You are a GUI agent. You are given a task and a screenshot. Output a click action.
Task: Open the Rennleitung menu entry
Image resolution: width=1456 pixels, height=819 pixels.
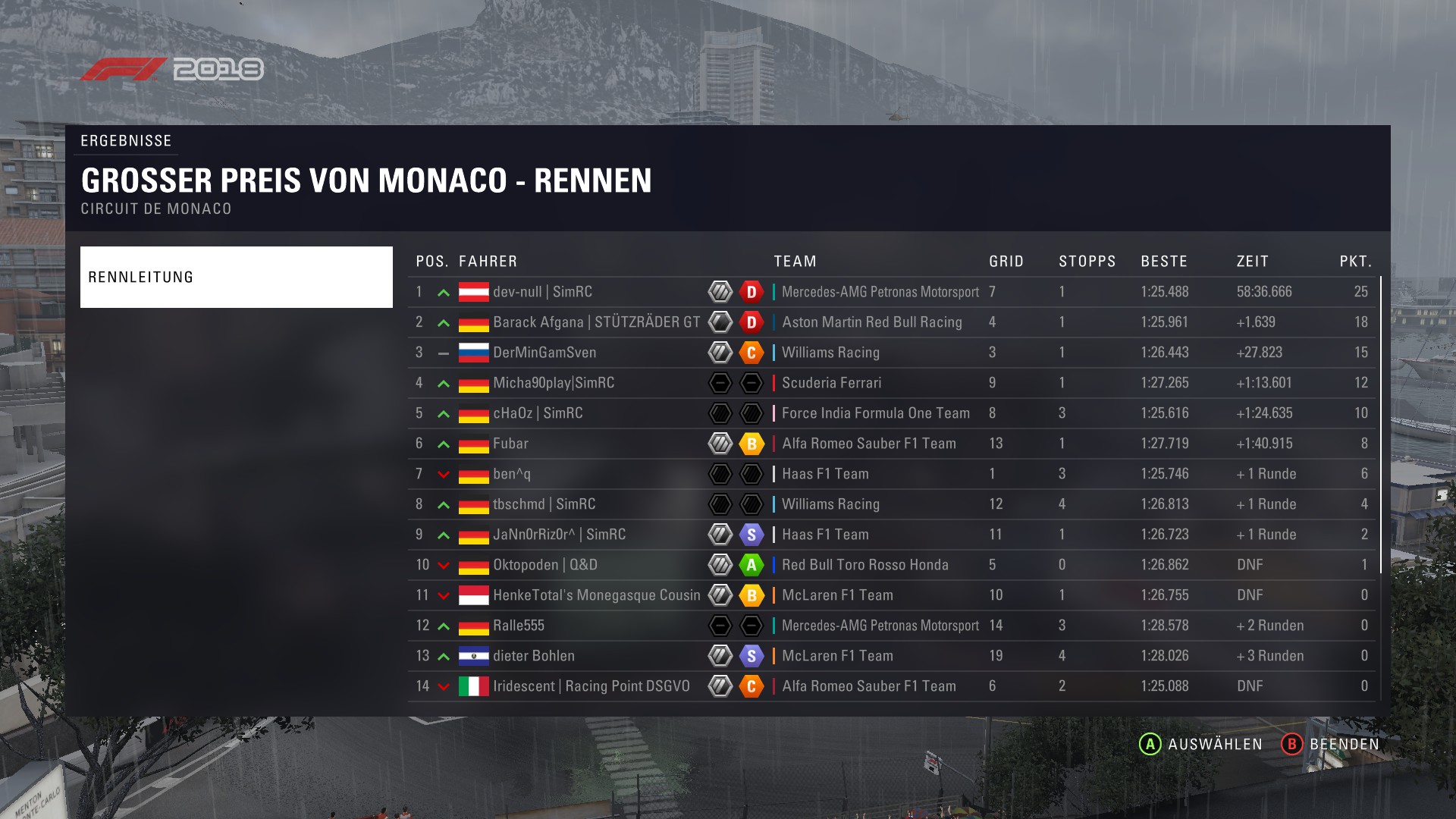click(236, 277)
